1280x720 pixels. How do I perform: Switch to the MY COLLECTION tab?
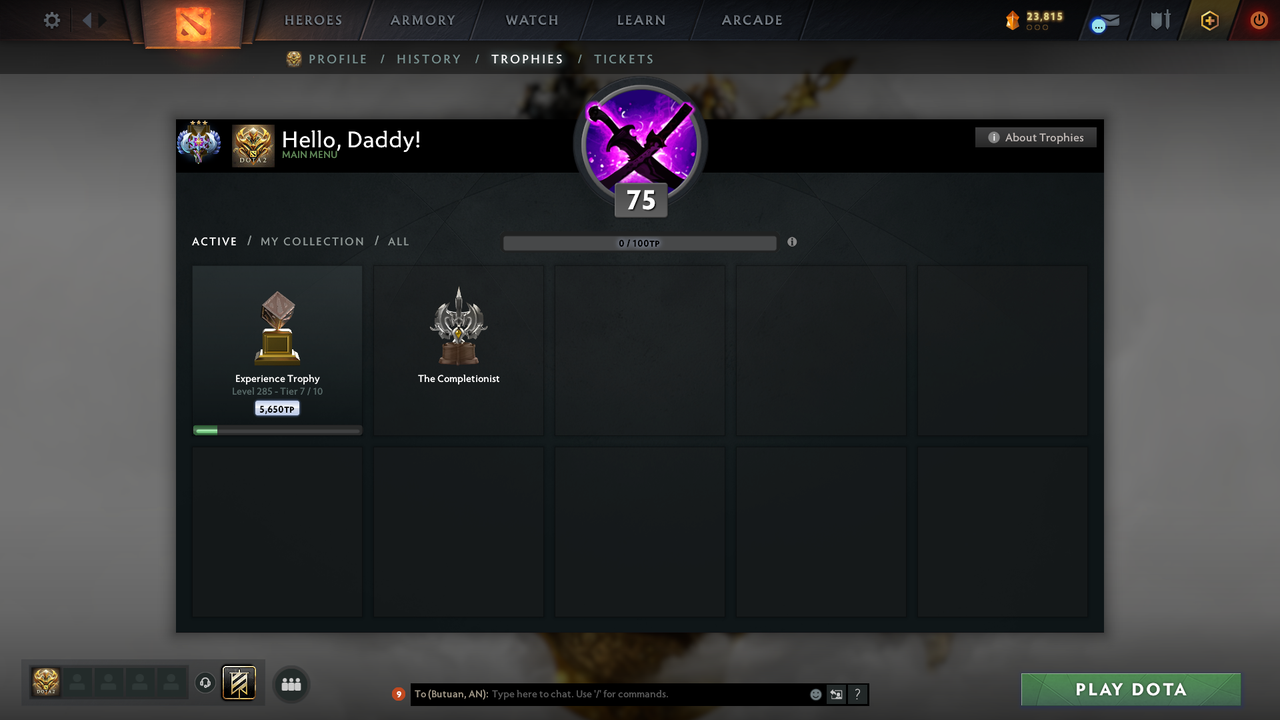(x=312, y=241)
